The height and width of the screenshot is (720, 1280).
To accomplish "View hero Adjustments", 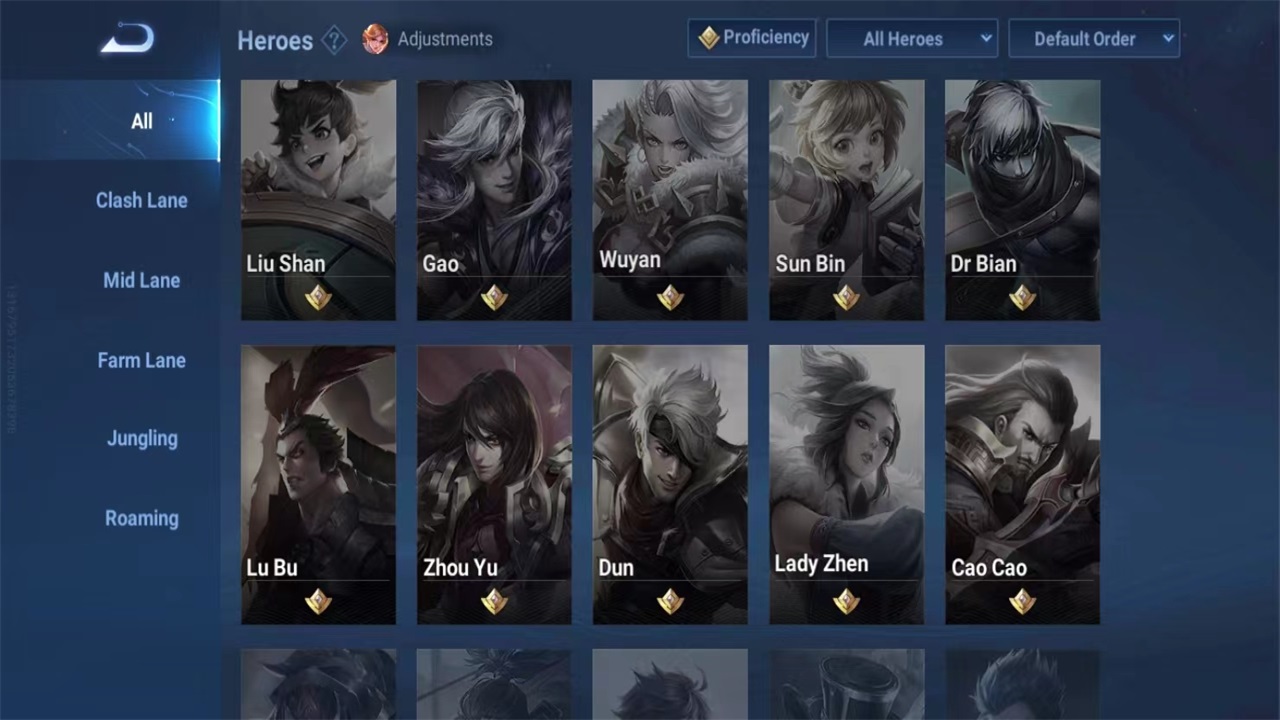I will pos(428,40).
